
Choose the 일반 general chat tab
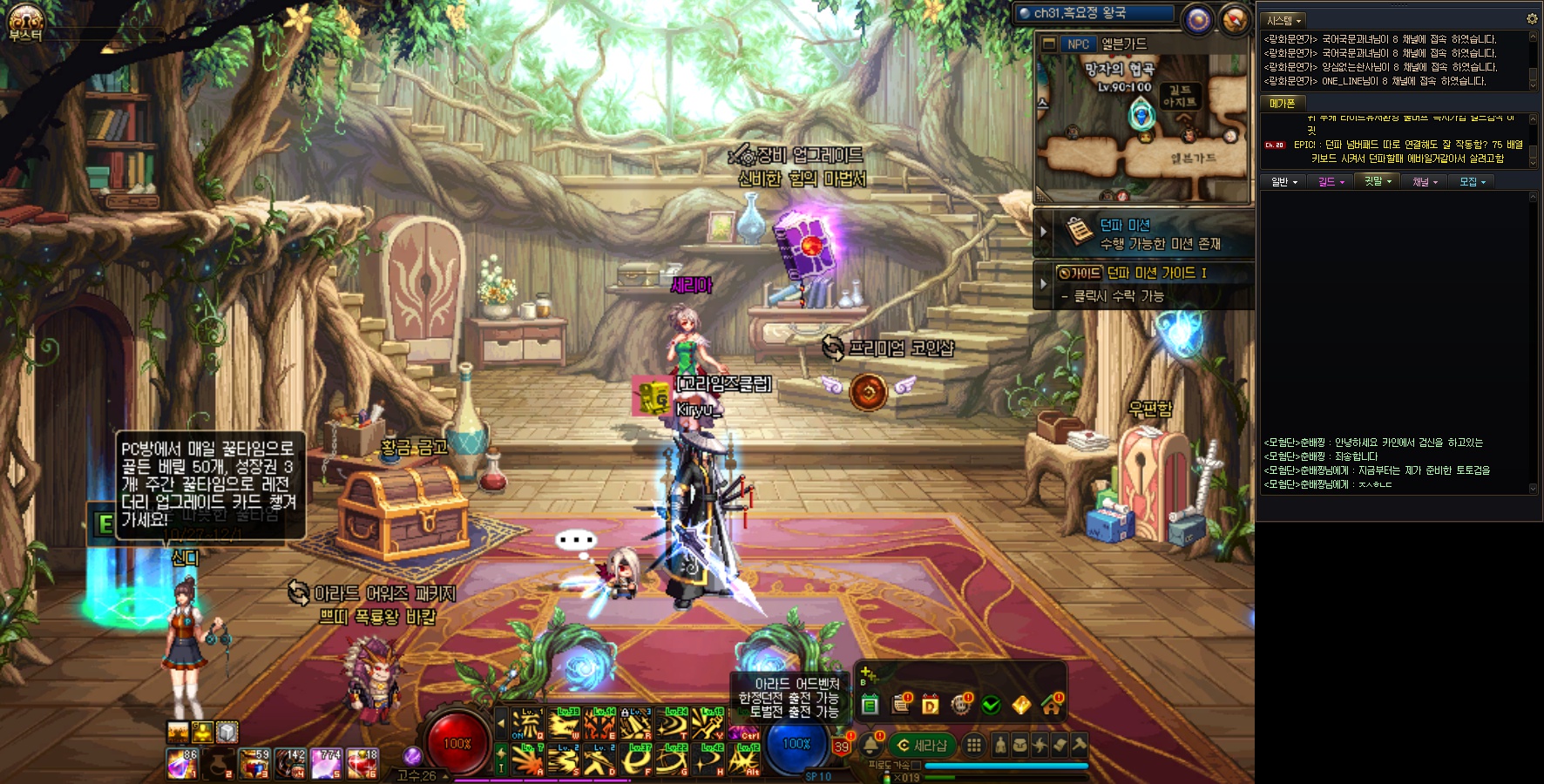tap(1283, 182)
